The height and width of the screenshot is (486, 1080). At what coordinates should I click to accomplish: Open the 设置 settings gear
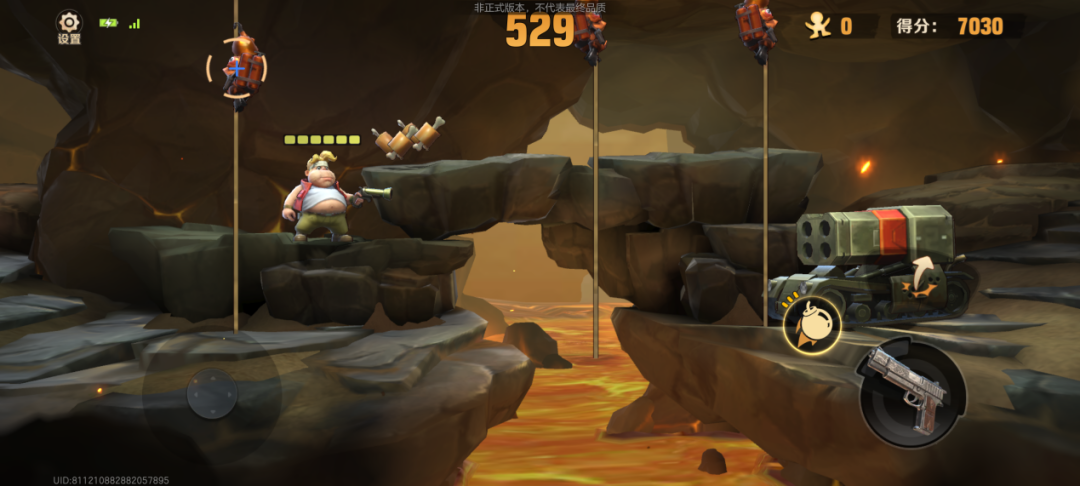click(69, 24)
